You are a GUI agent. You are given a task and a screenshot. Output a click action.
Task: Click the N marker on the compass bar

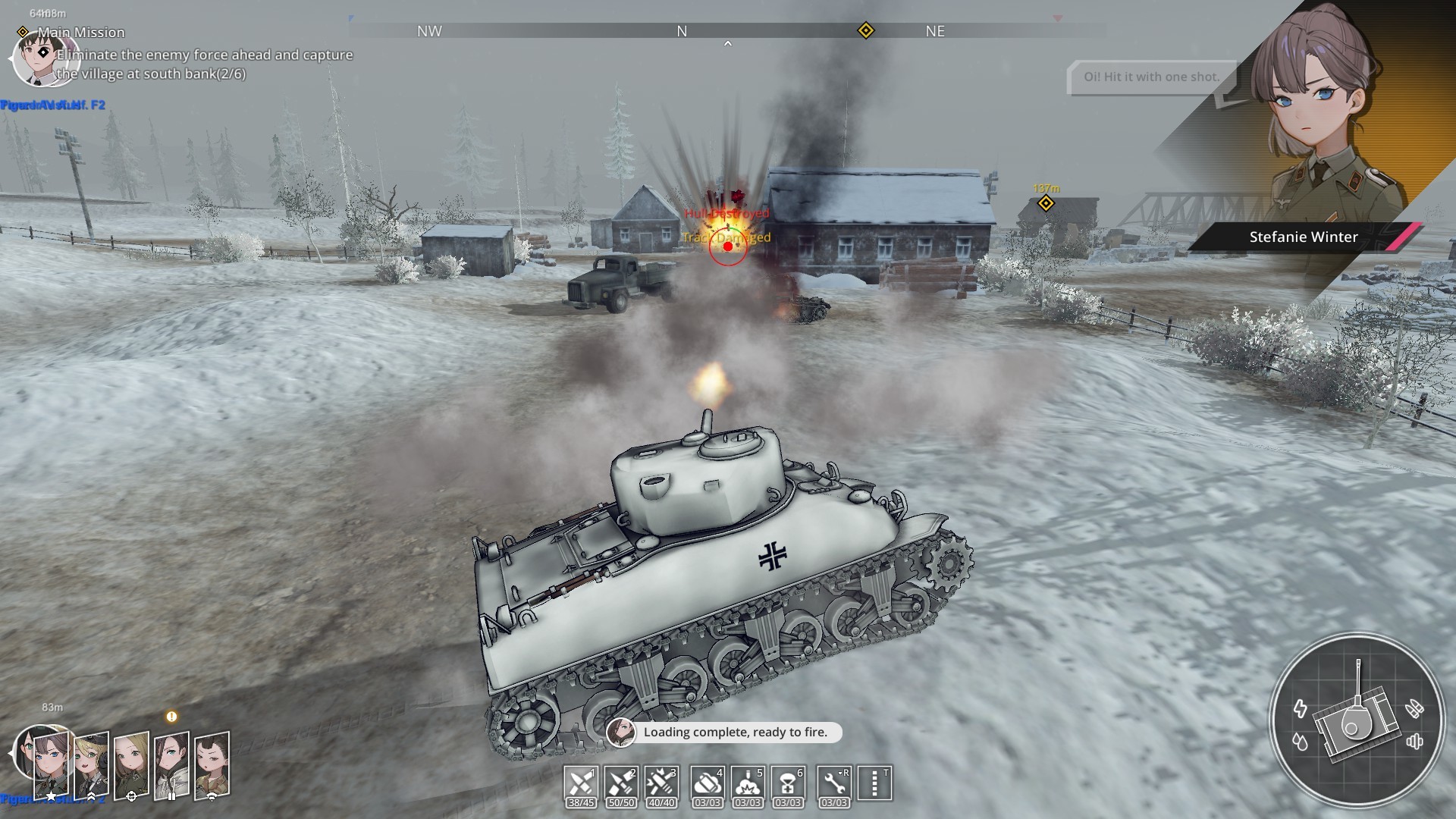point(682,31)
